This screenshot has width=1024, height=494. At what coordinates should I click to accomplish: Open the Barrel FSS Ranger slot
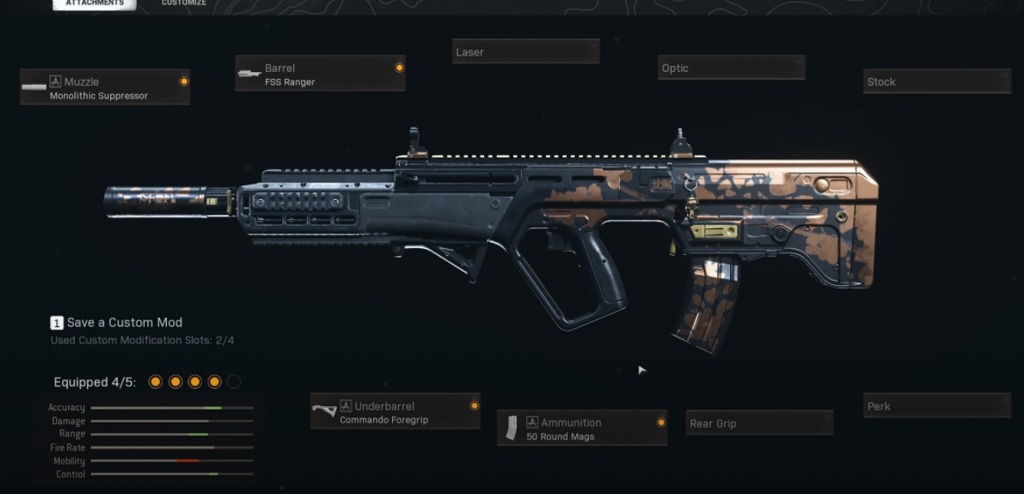coord(320,74)
